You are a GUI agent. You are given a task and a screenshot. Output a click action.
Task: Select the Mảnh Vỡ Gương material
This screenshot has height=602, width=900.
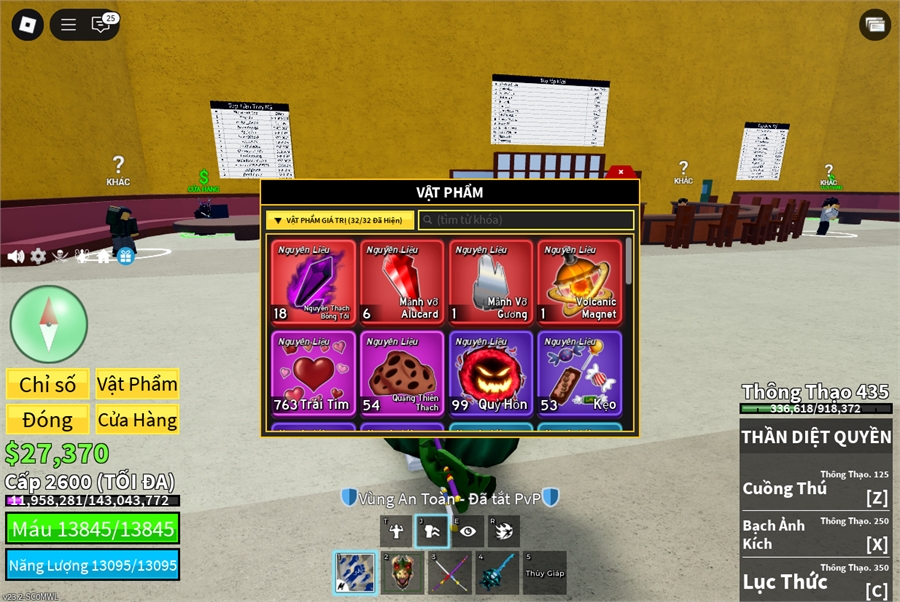point(491,282)
